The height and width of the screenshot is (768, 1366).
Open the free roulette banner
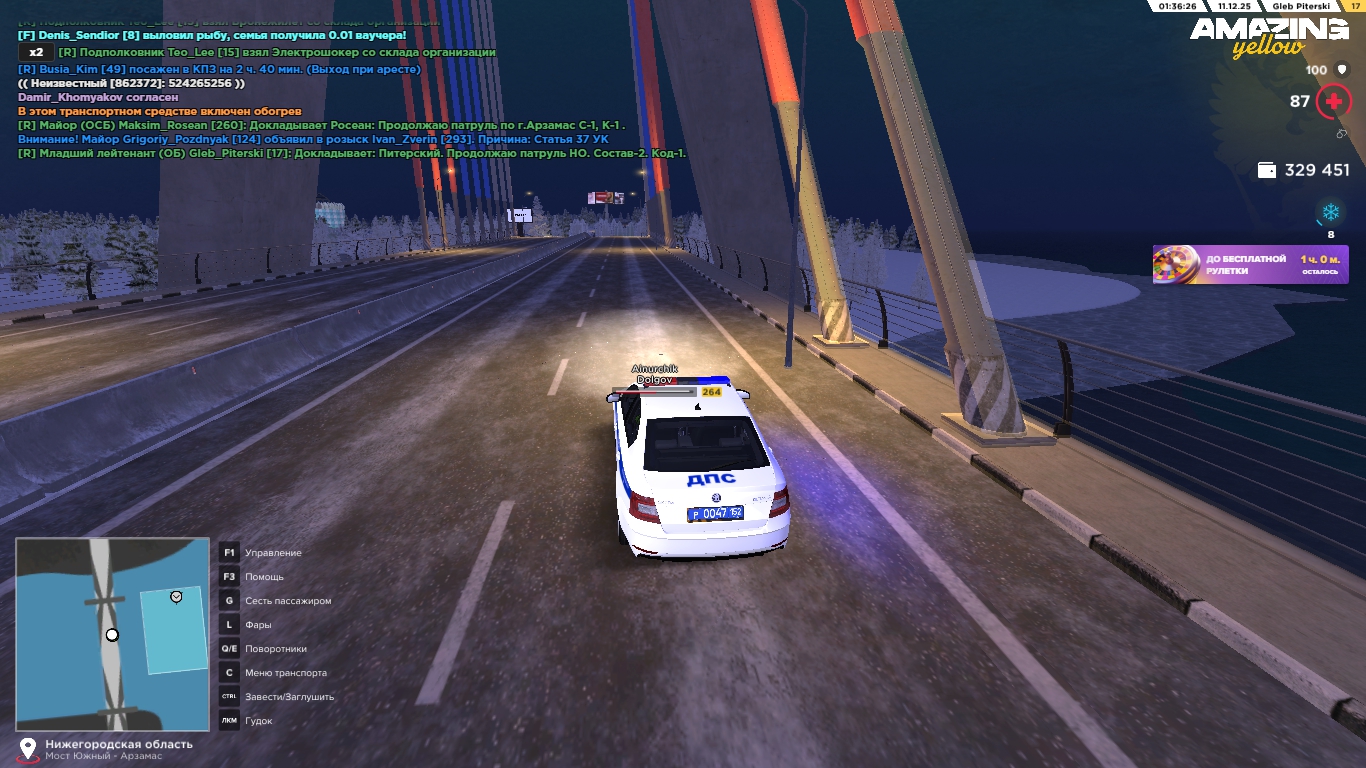1250,265
